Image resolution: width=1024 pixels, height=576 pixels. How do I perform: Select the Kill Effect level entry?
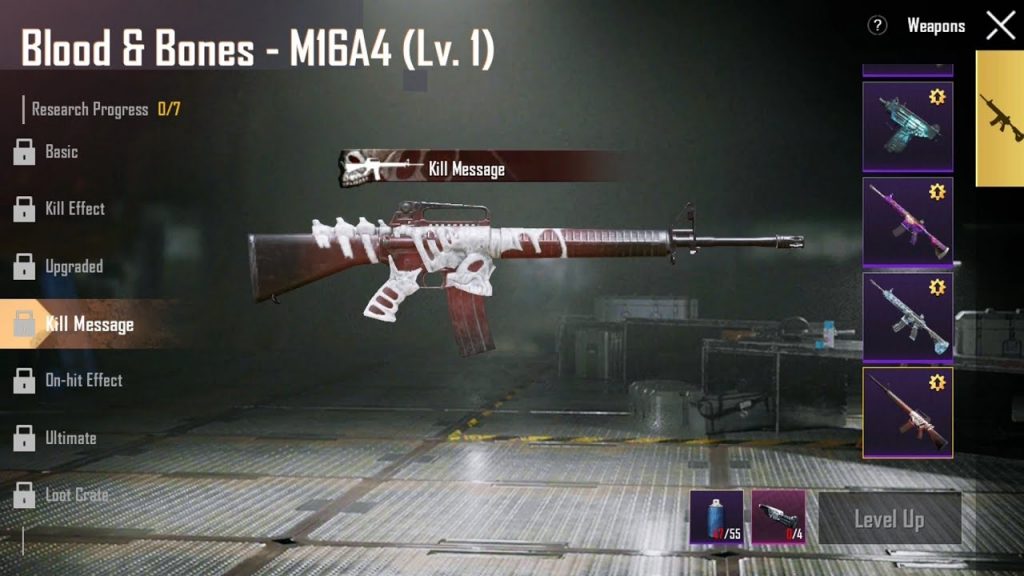74,209
